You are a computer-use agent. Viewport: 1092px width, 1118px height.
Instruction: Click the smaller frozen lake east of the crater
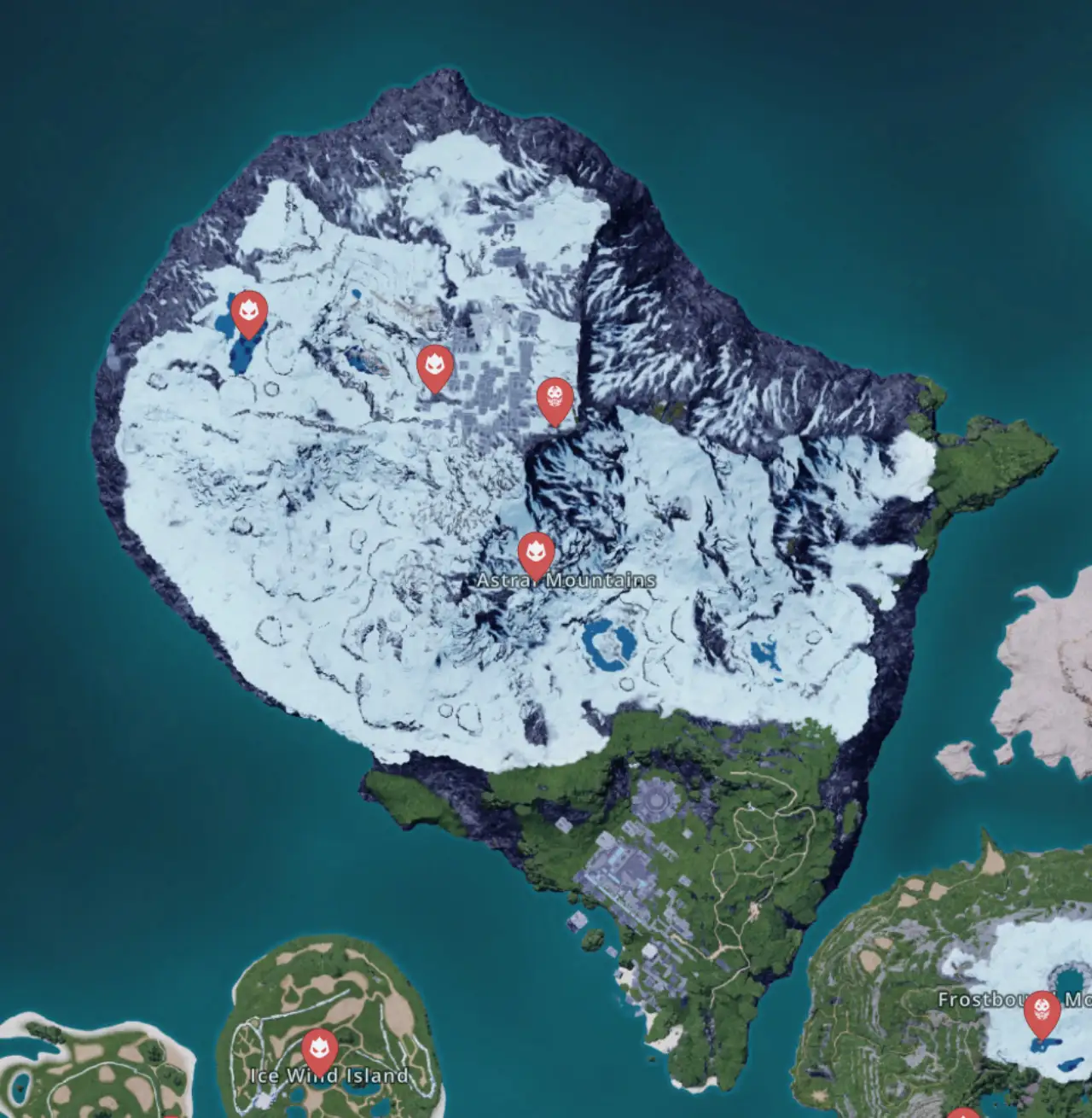coord(766,653)
